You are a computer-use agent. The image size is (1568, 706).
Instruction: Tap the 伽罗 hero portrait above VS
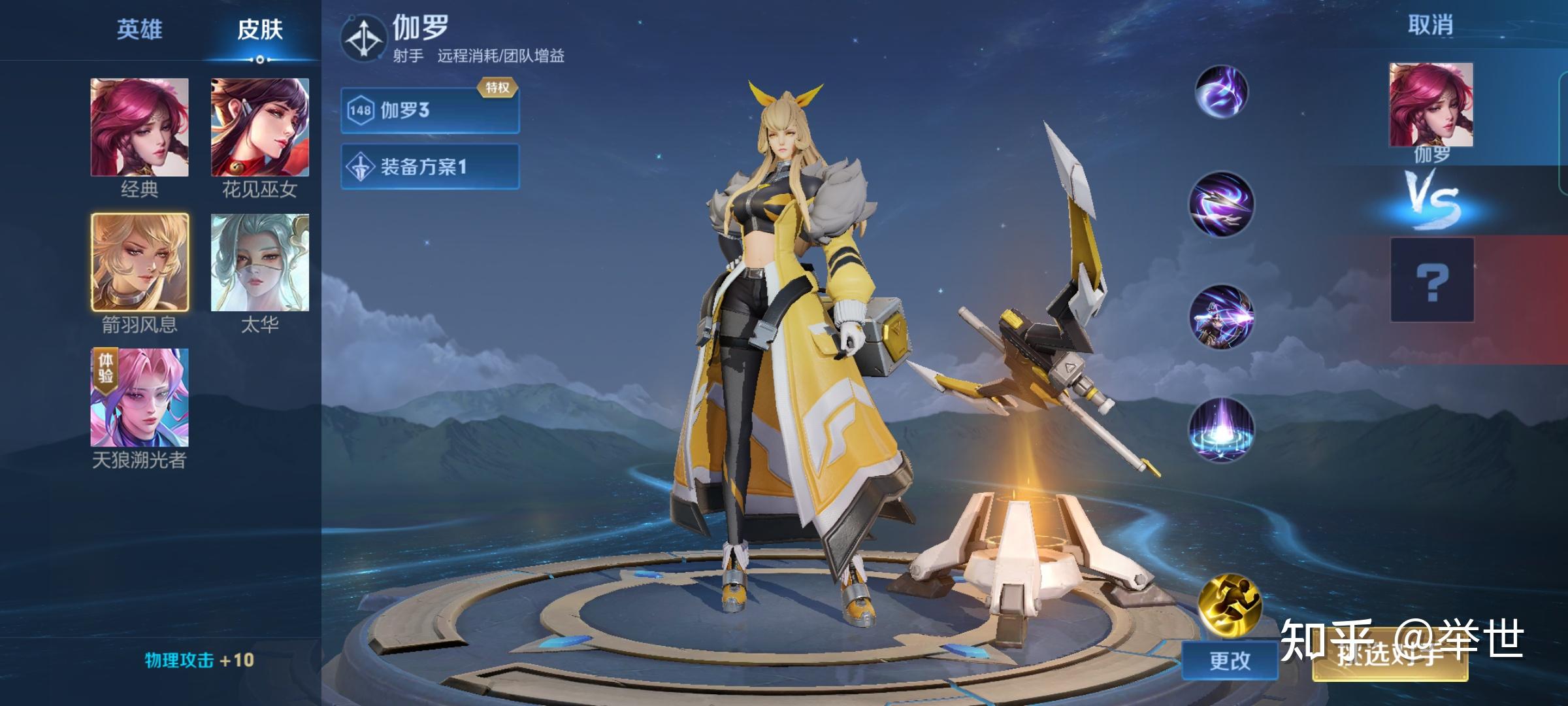(x=1431, y=105)
